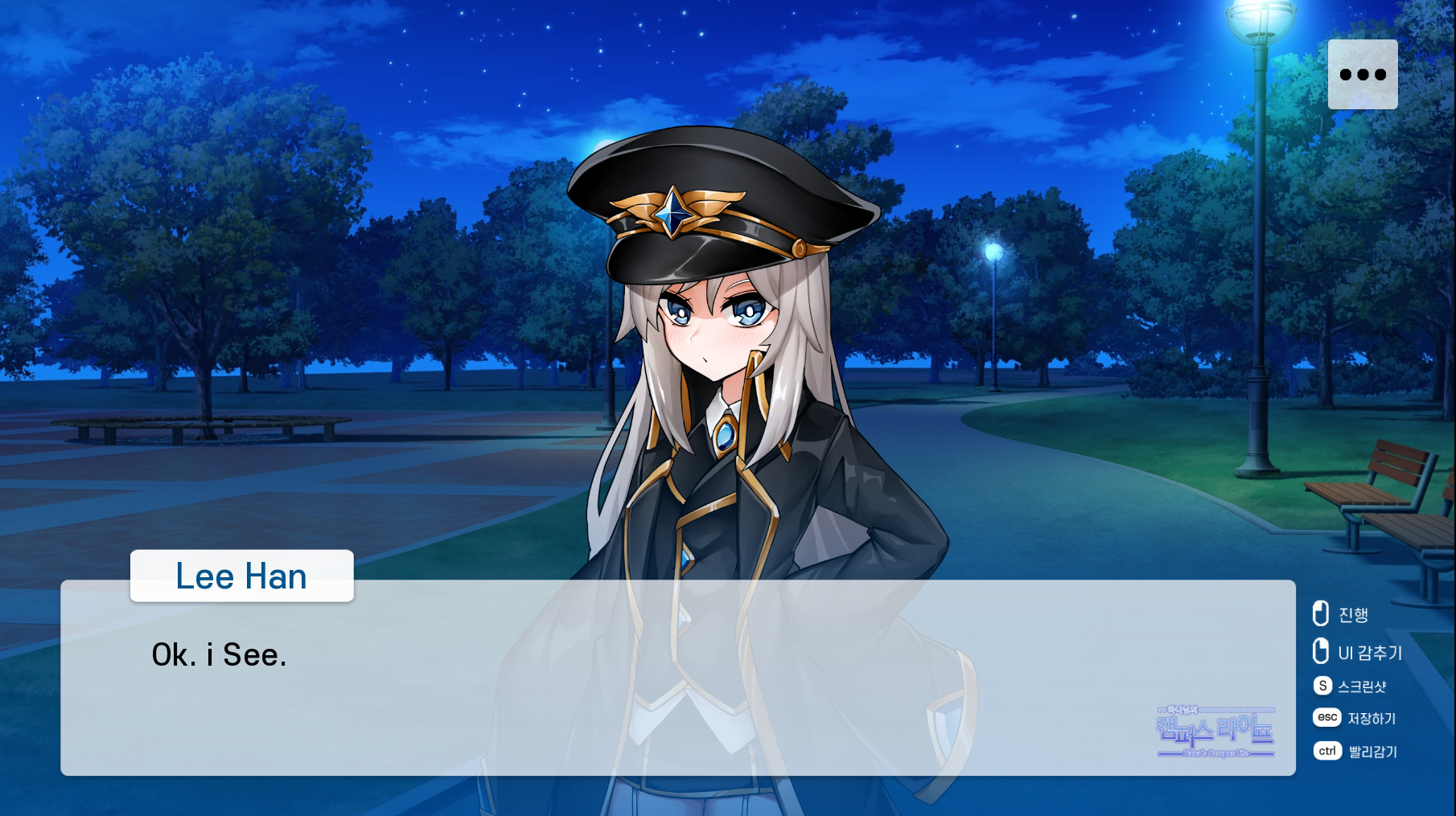Click the S key icon for screenshots
The image size is (1456, 816).
(x=1323, y=686)
